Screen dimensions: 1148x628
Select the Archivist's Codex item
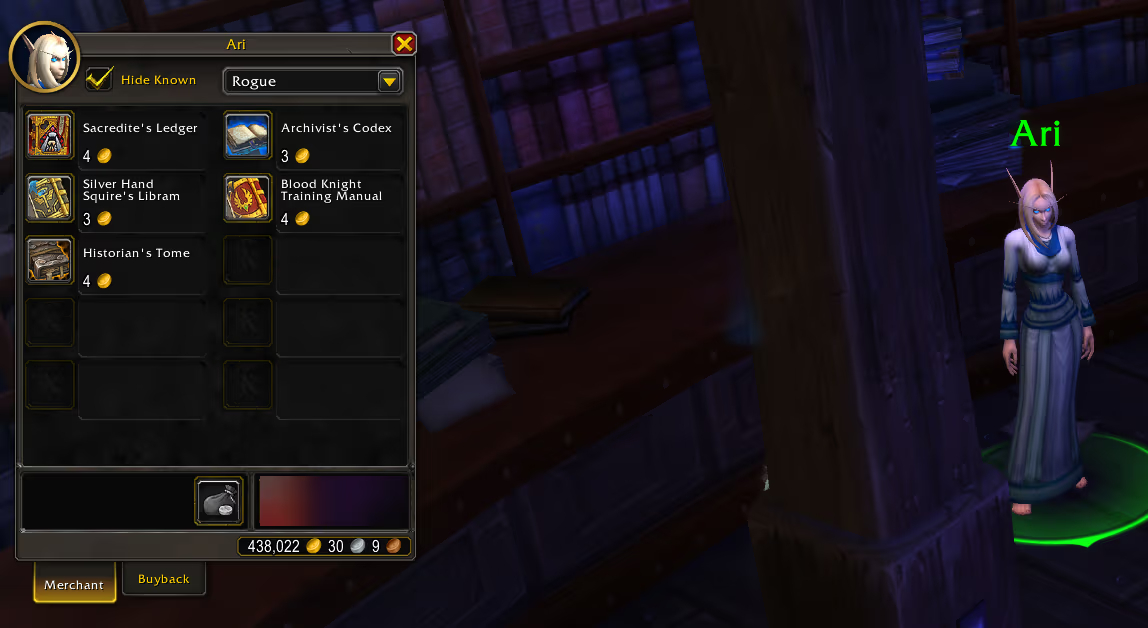pos(247,136)
